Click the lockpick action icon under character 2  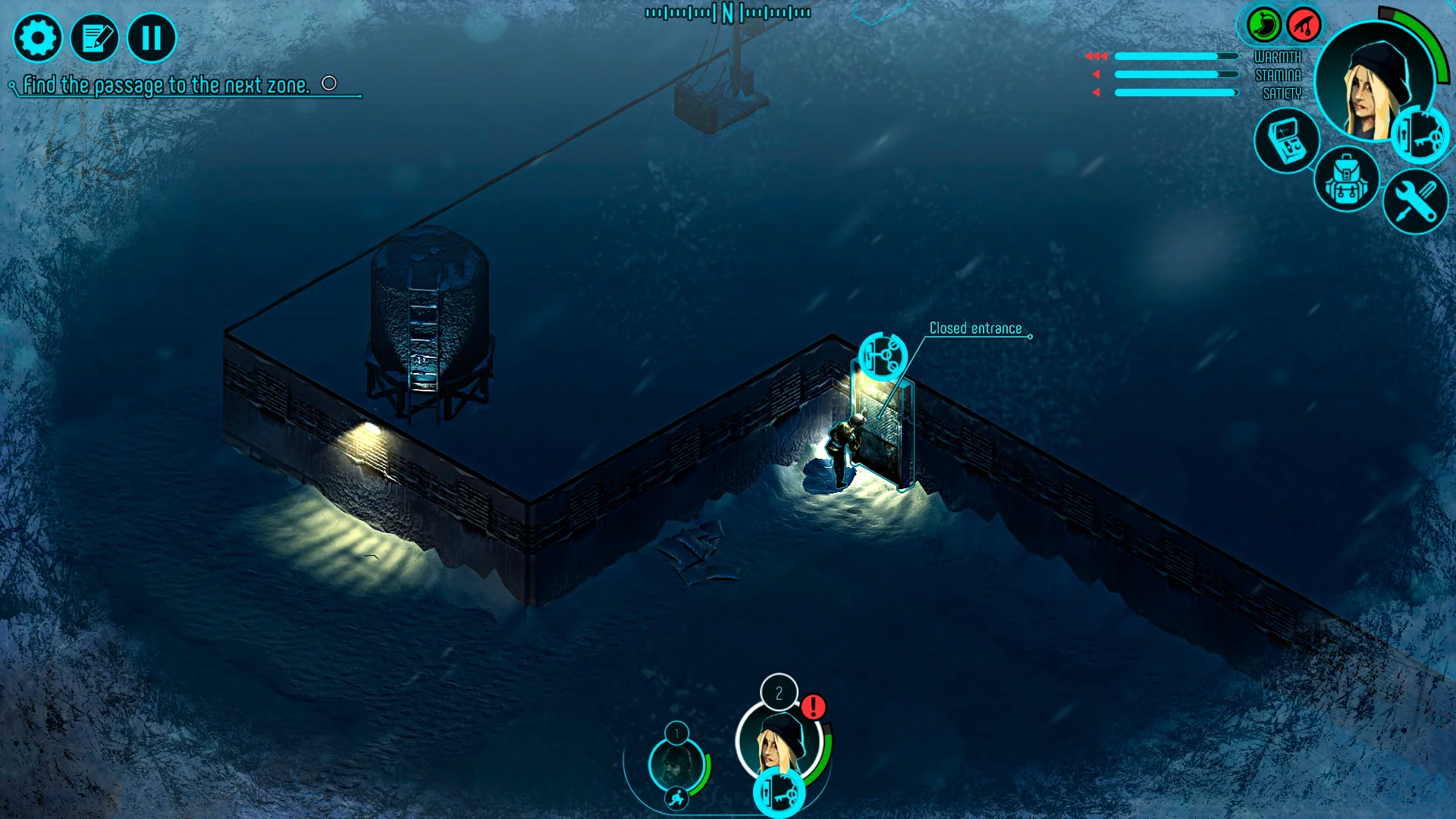tap(778, 791)
